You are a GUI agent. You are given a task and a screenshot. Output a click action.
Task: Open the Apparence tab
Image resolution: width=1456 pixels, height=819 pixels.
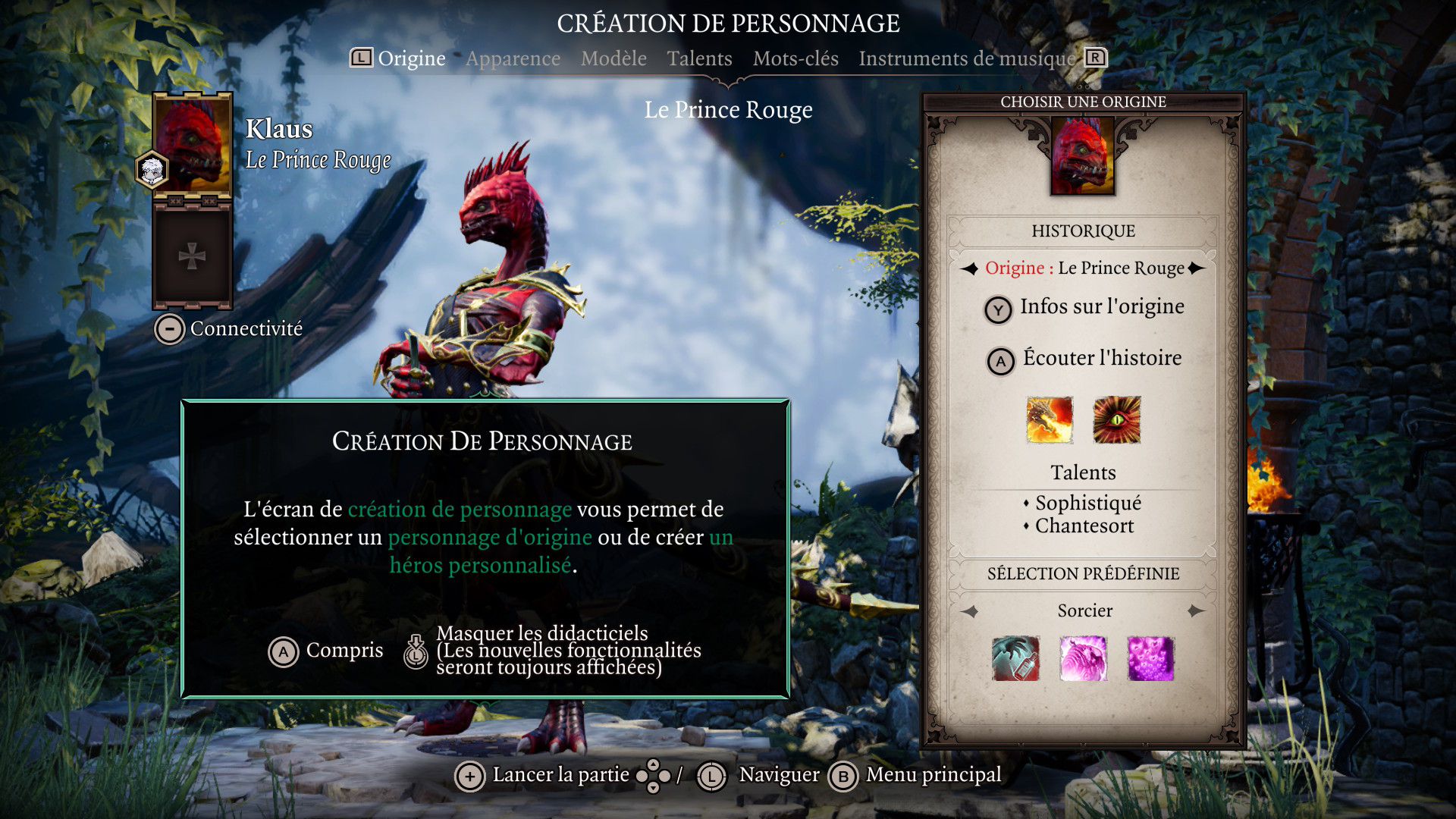(x=513, y=58)
